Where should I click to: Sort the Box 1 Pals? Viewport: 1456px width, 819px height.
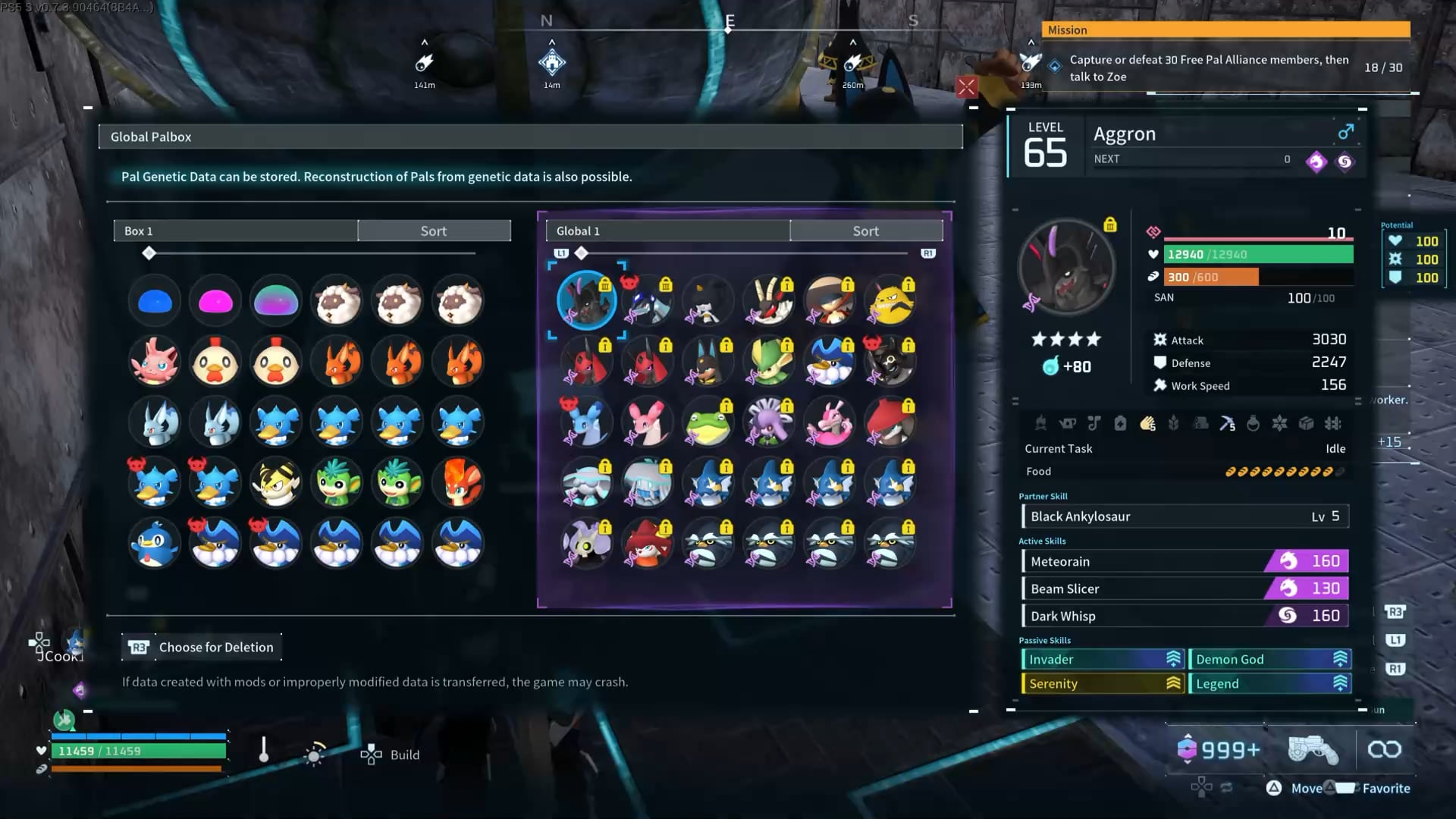click(434, 231)
